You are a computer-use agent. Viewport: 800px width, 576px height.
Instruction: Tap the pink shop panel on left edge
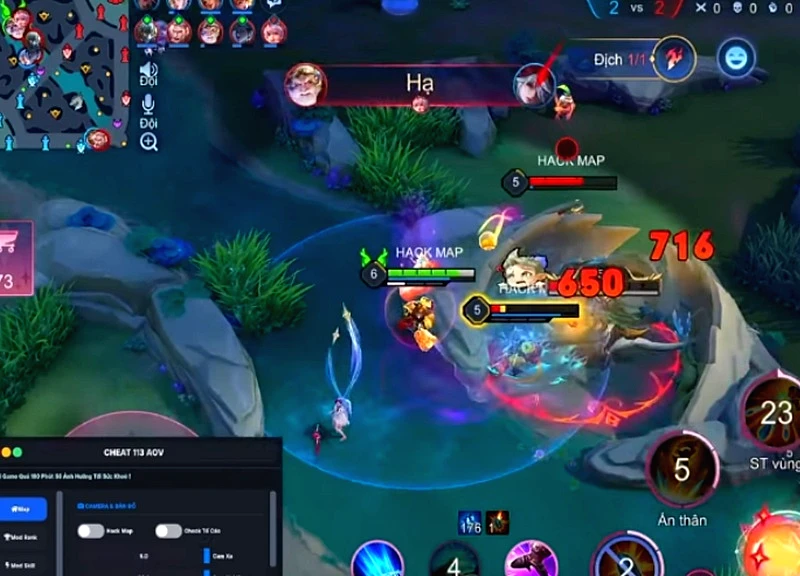coord(15,258)
